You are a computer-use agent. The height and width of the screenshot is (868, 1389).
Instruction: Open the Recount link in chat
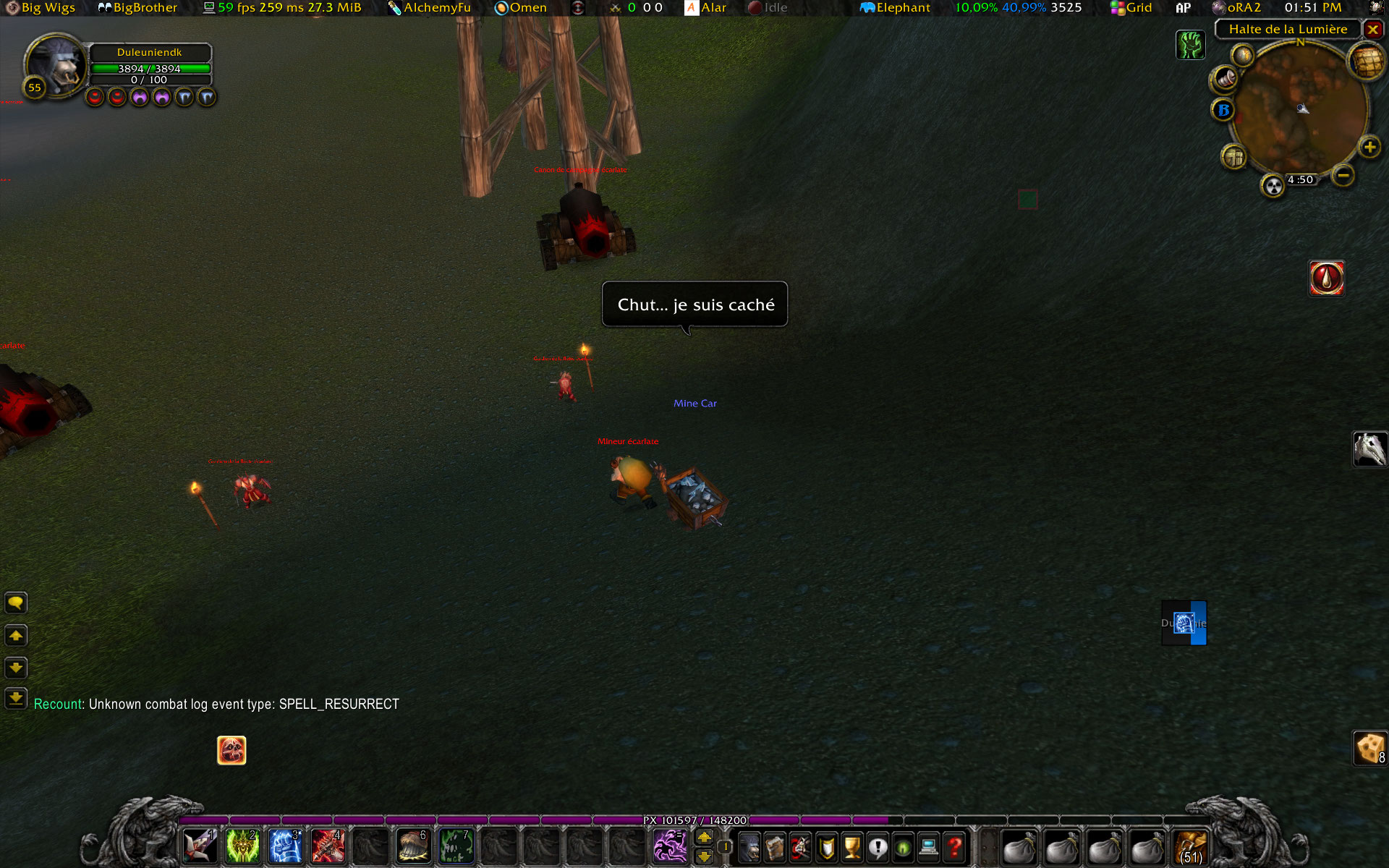(x=58, y=704)
